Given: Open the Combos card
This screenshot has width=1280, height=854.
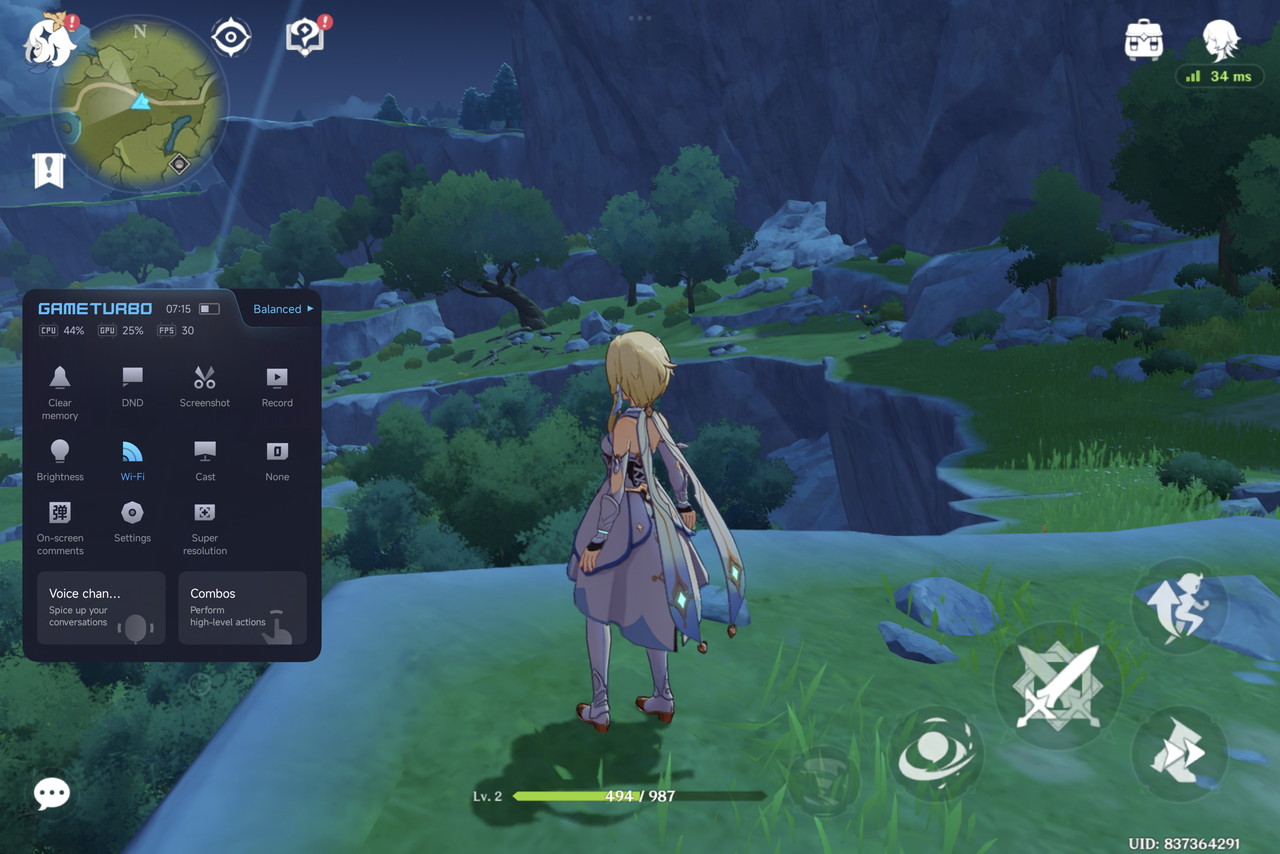Looking at the screenshot, I should (x=242, y=608).
